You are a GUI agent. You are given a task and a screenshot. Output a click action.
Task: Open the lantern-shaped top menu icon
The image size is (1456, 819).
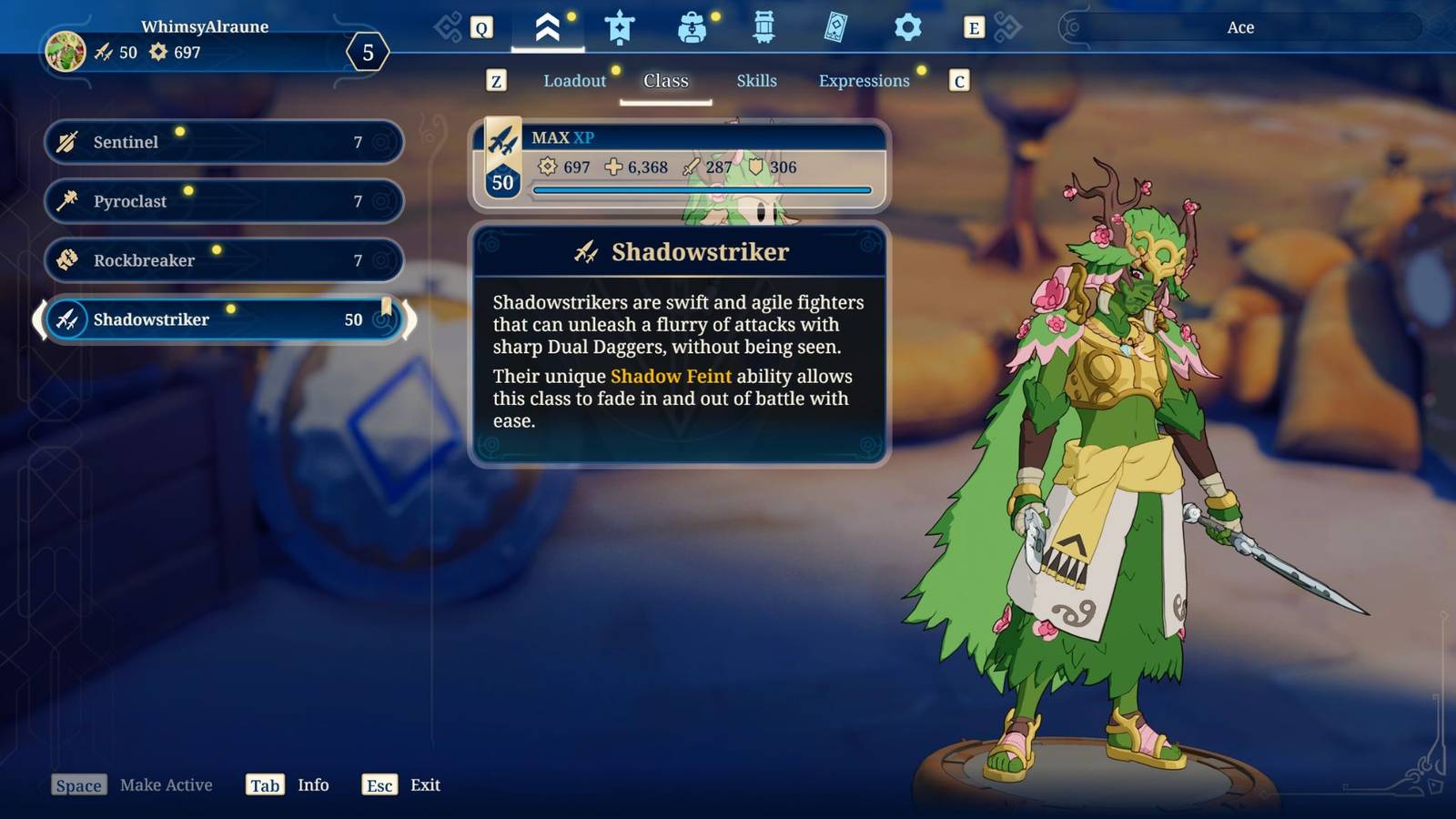tap(763, 28)
